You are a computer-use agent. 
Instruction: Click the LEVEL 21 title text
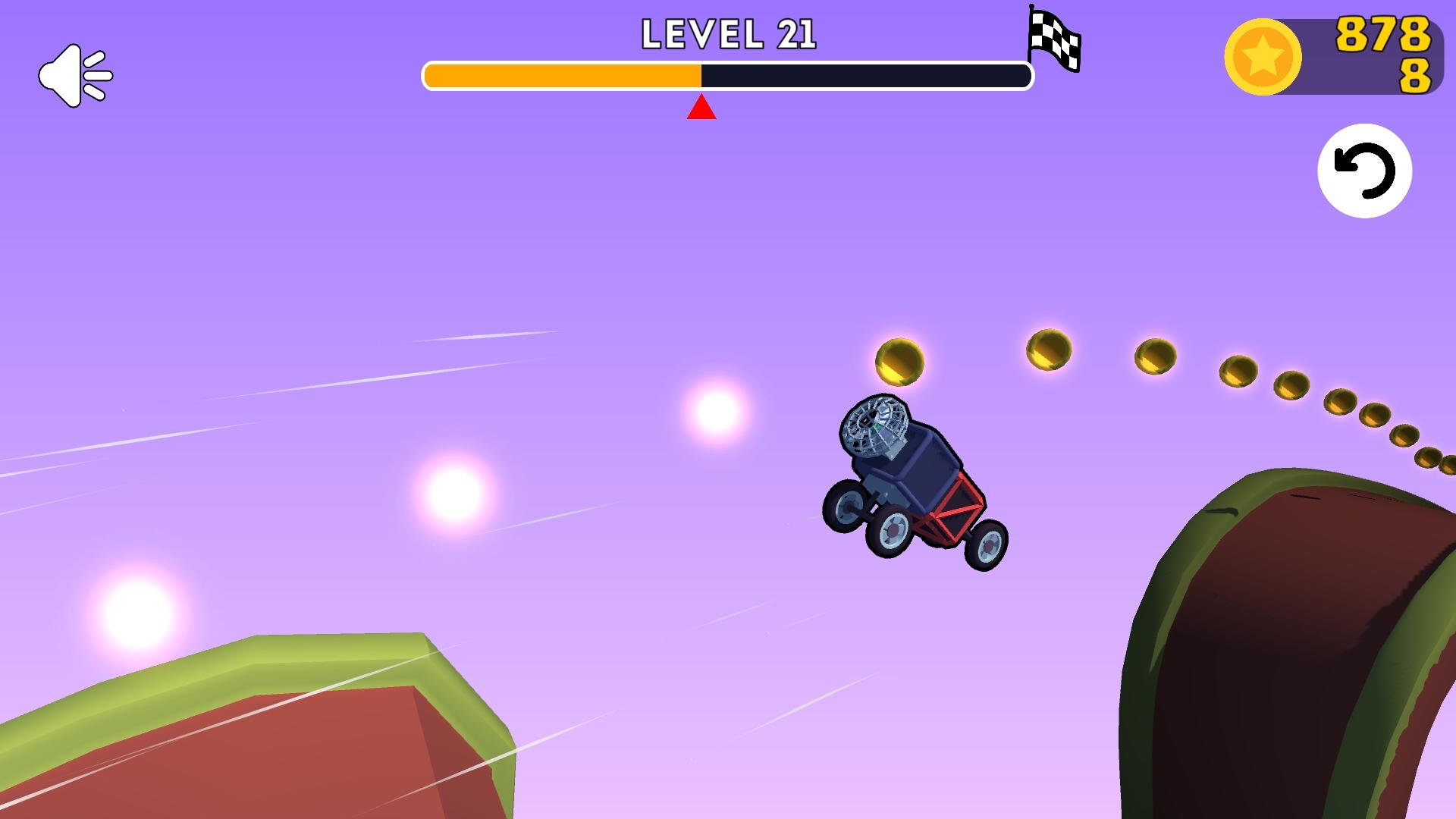point(730,34)
